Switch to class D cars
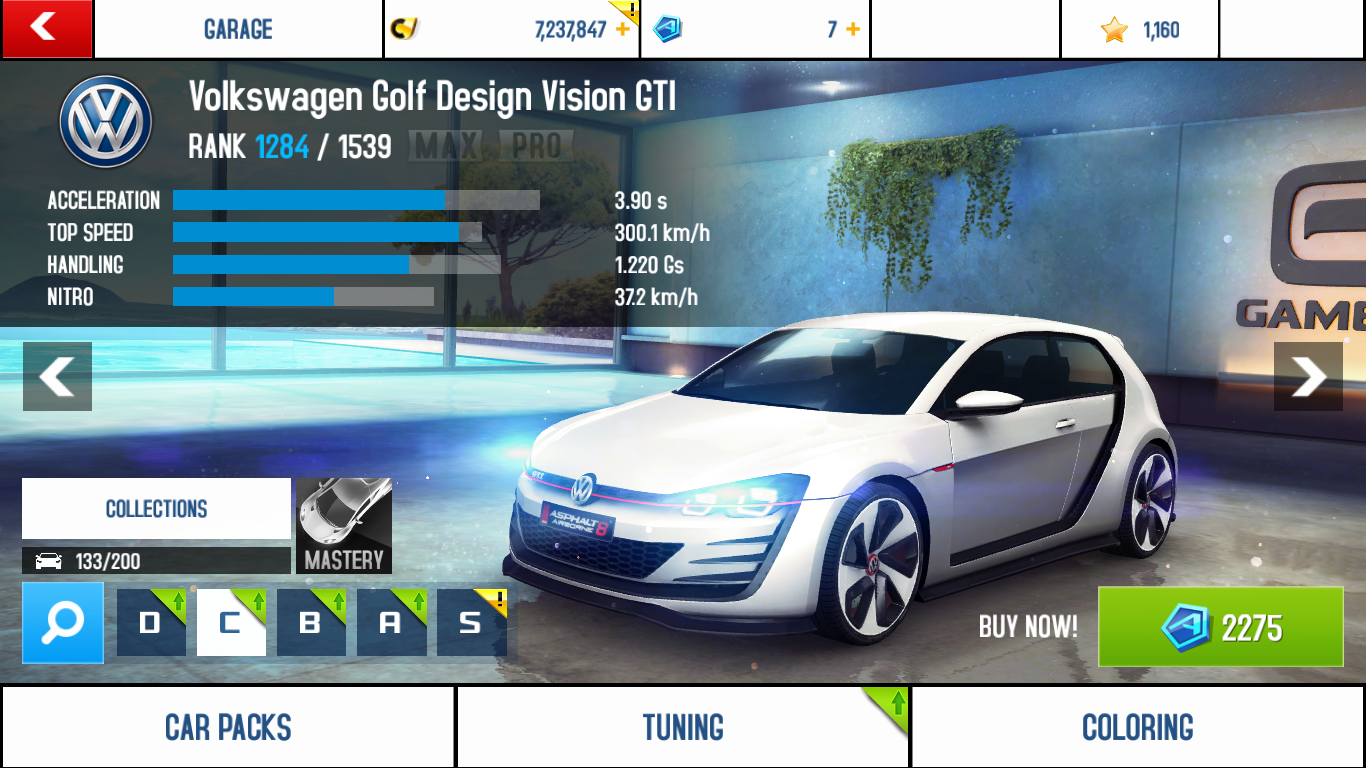1366x768 pixels. click(151, 623)
